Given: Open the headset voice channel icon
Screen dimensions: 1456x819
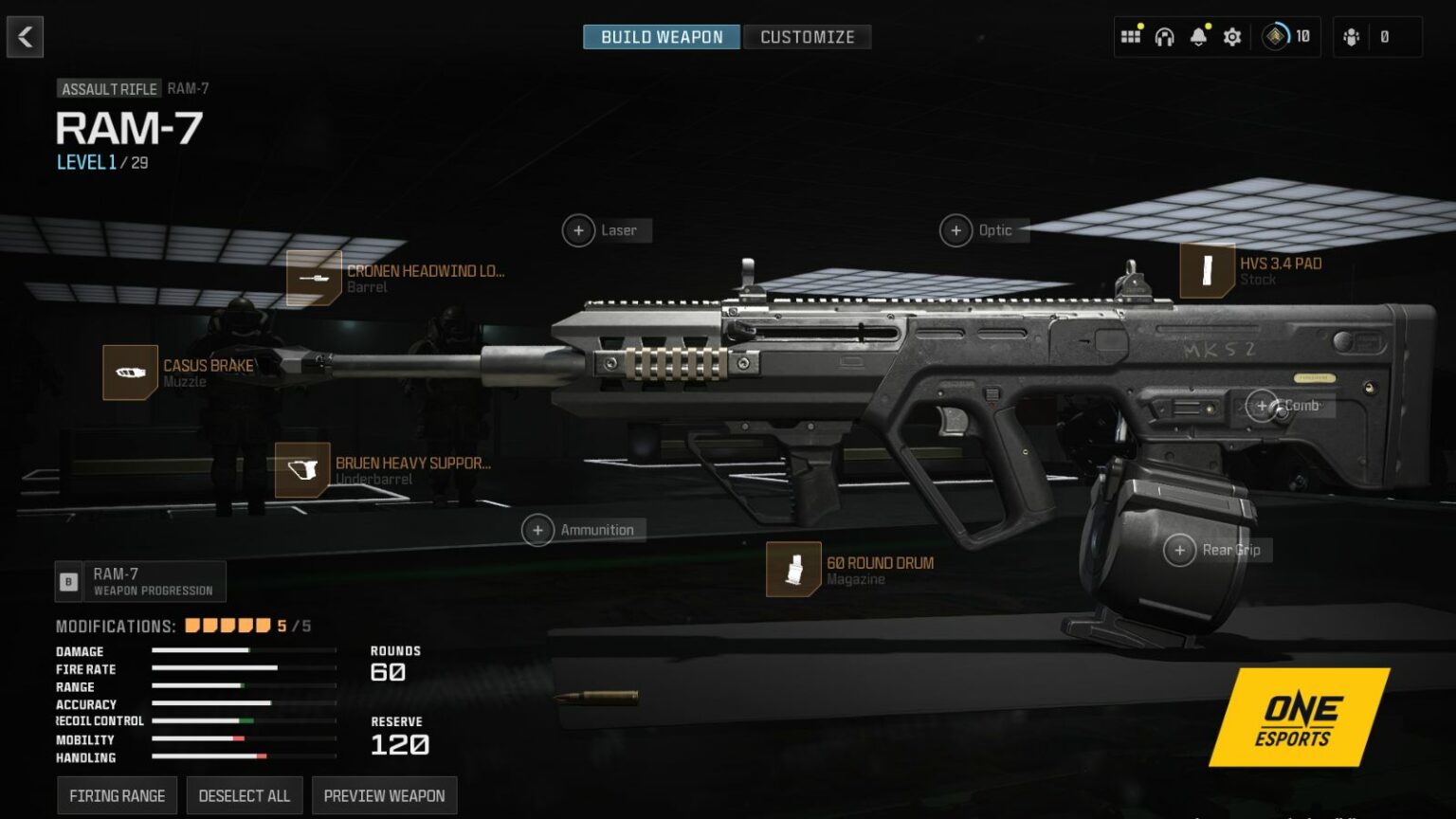Looking at the screenshot, I should pos(1164,37).
